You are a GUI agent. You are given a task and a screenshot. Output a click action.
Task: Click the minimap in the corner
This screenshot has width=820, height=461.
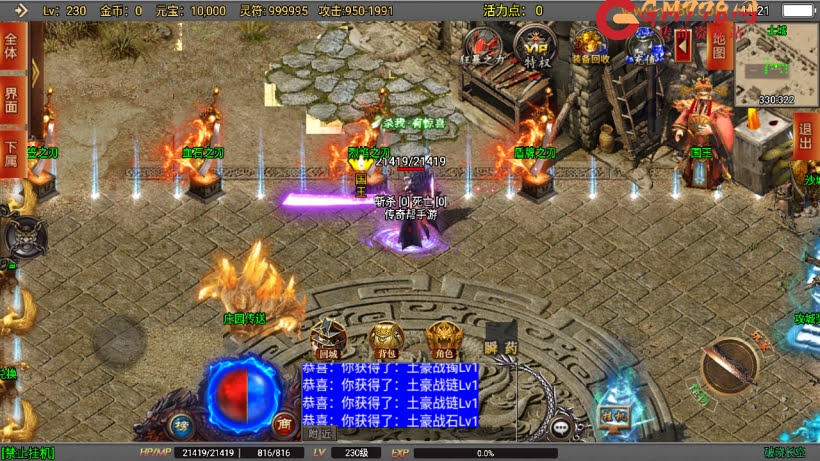(776, 62)
